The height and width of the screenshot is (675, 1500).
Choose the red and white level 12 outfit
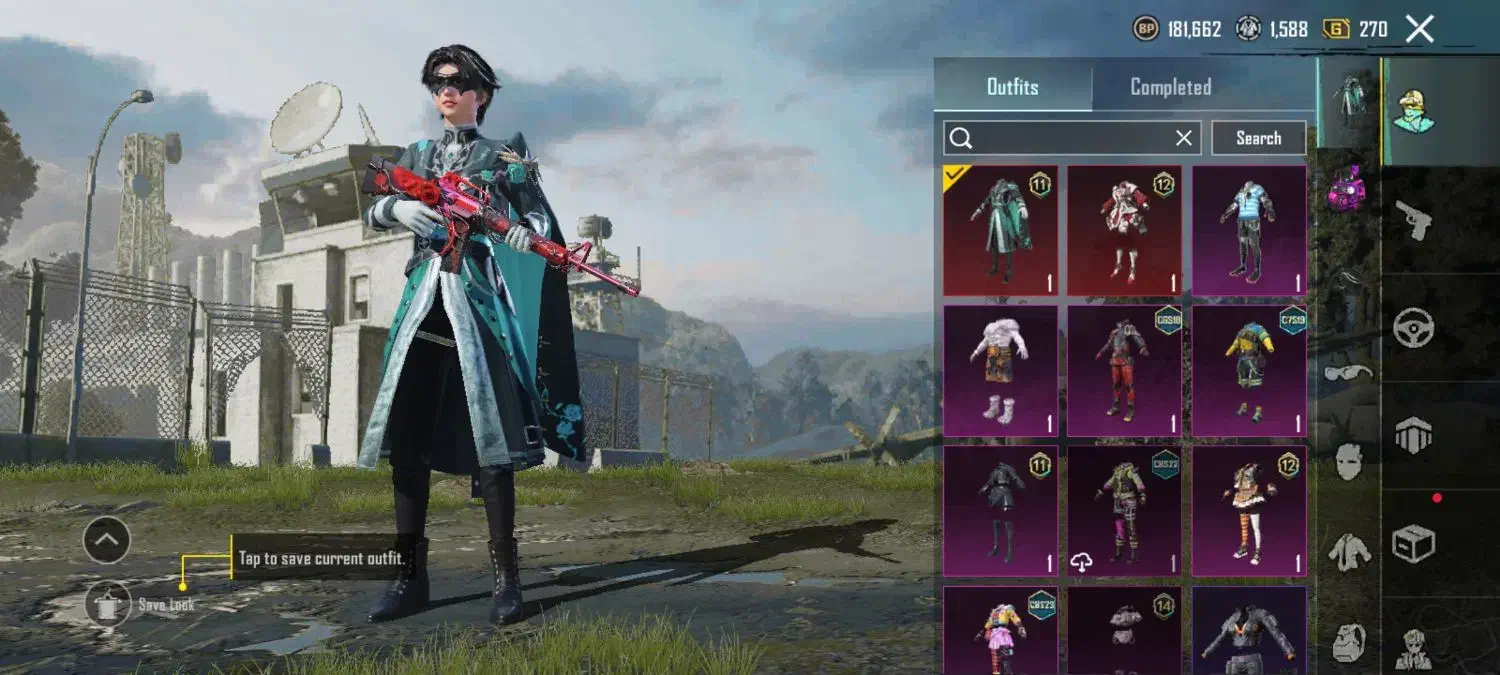click(x=1124, y=231)
